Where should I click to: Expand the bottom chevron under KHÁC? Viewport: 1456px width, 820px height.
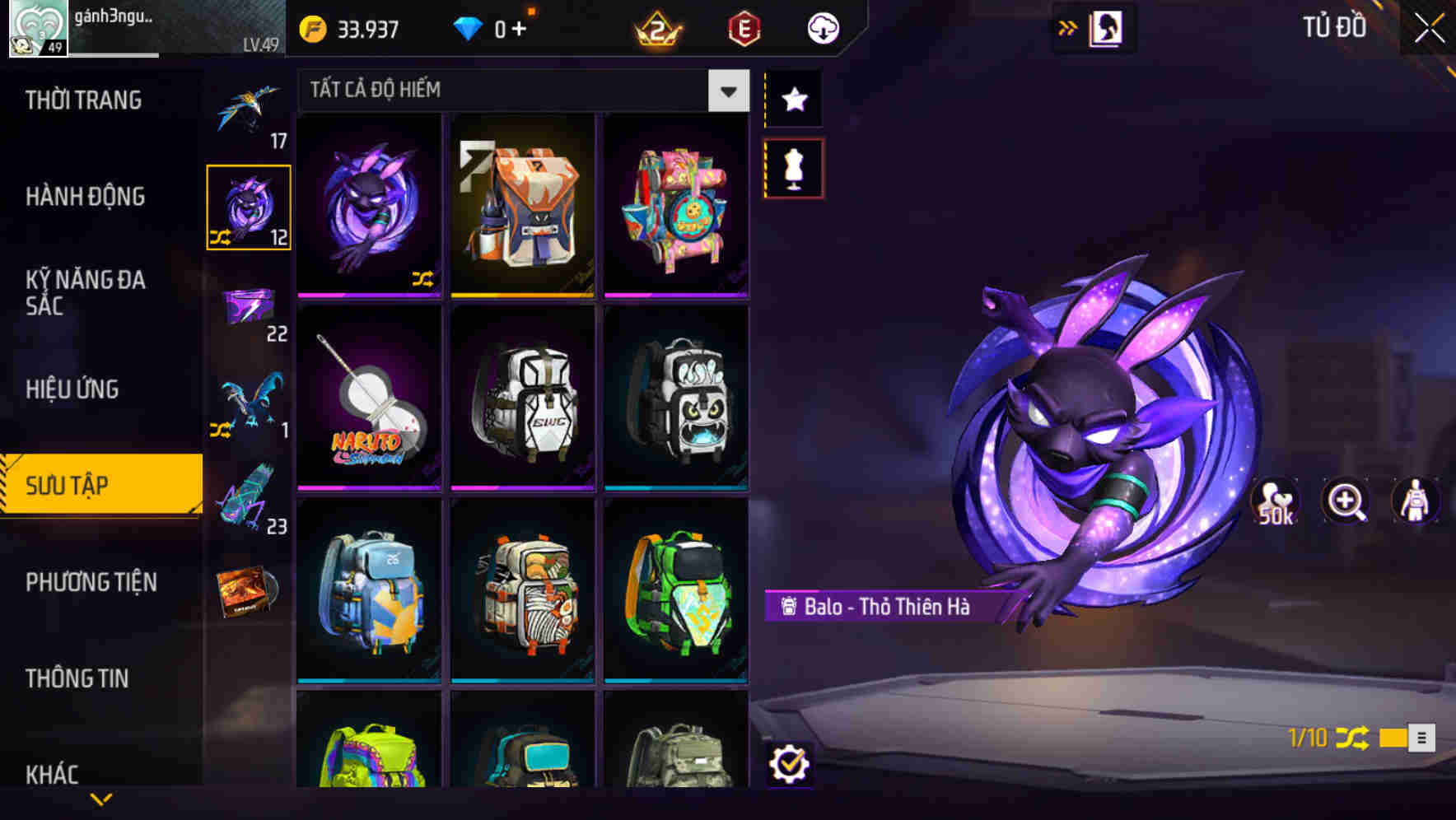point(101,797)
